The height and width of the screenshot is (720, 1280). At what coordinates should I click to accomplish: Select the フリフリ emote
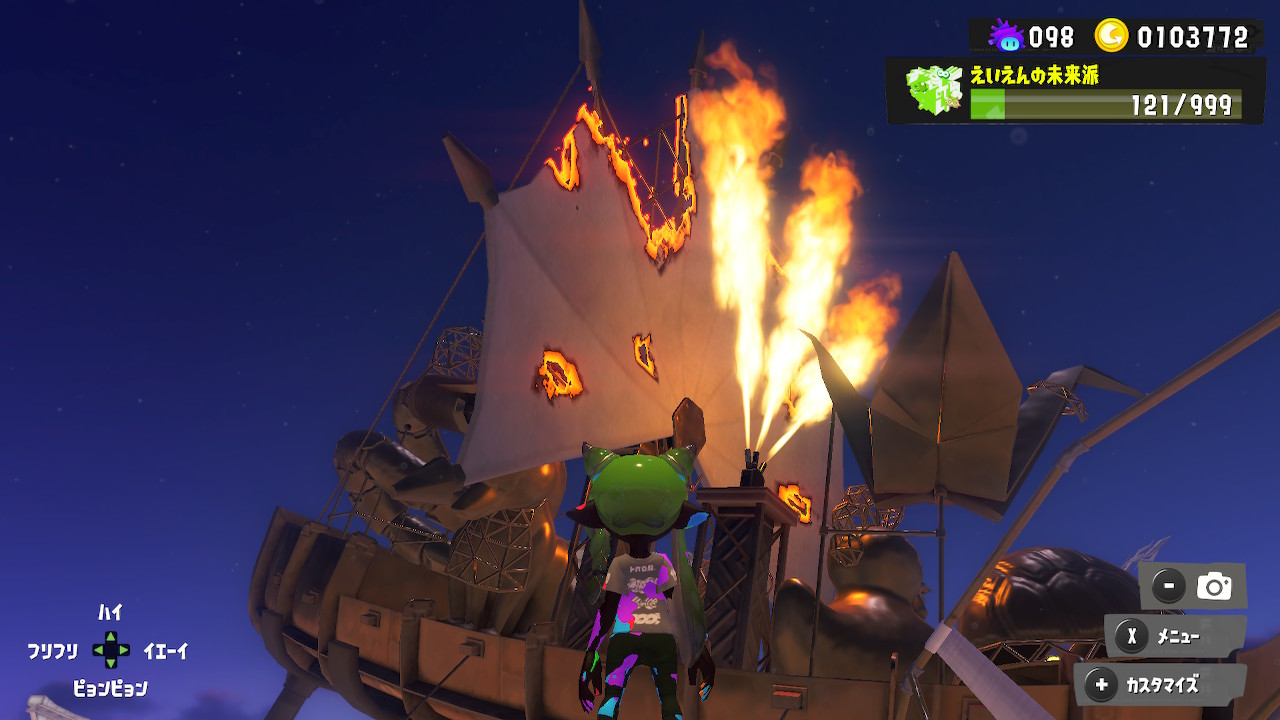[x=52, y=651]
